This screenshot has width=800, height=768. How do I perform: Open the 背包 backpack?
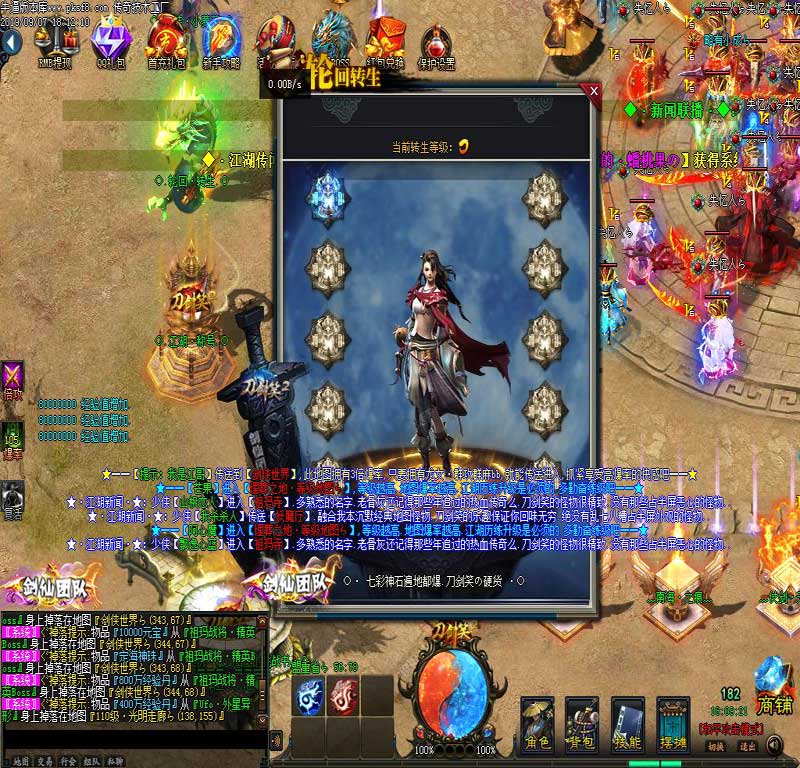(x=582, y=722)
